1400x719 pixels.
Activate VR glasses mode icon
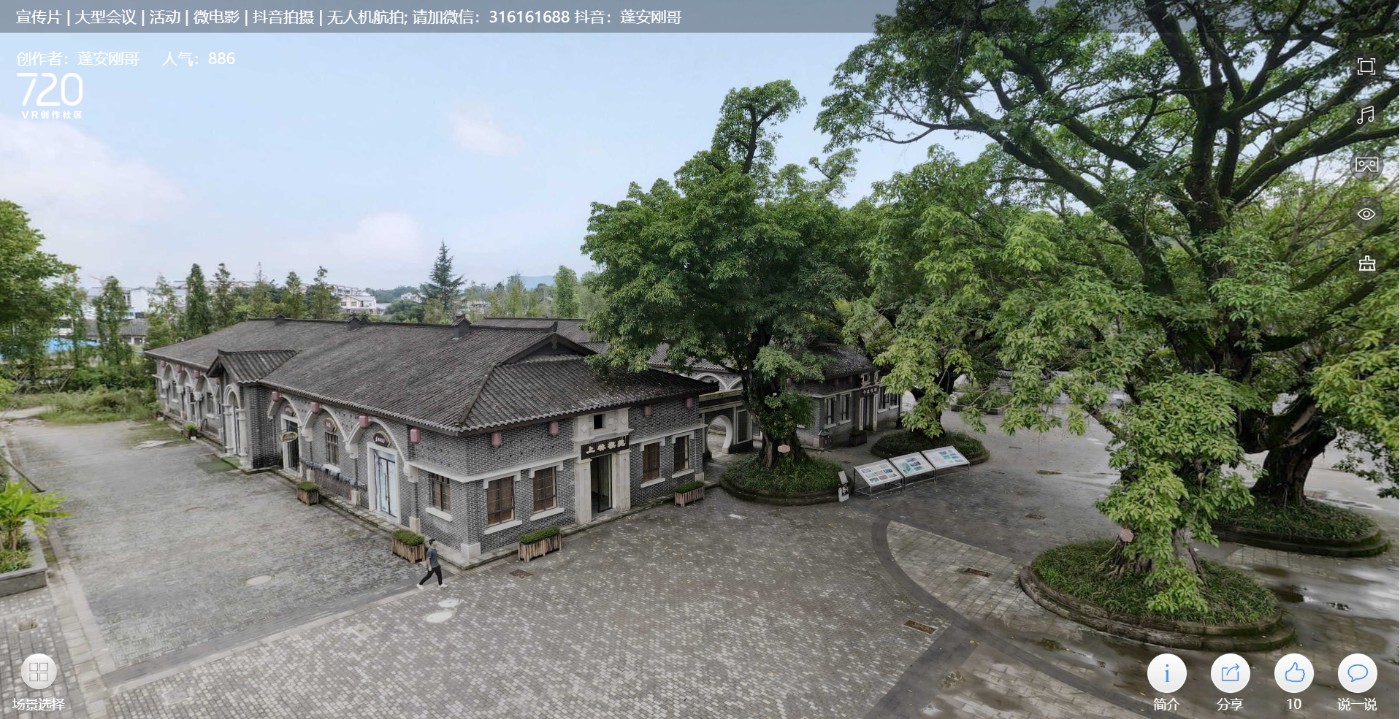click(1366, 164)
